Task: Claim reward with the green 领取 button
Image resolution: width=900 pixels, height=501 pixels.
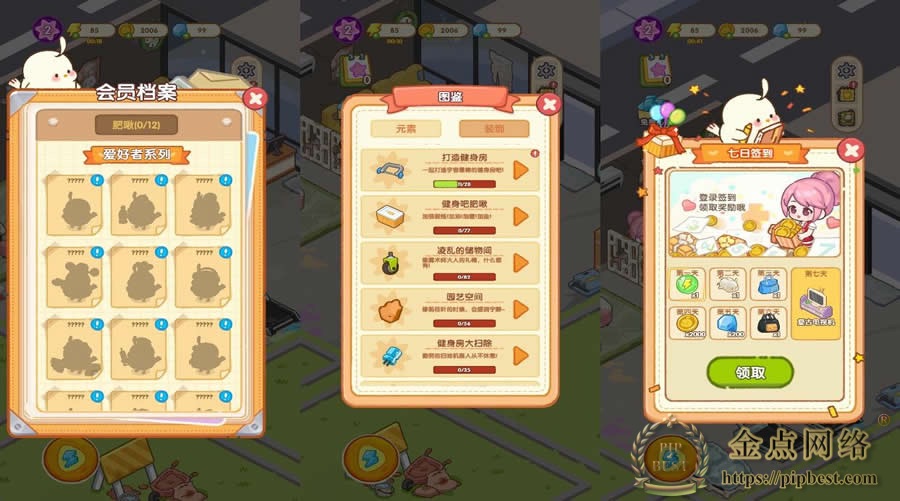Action: point(750,372)
